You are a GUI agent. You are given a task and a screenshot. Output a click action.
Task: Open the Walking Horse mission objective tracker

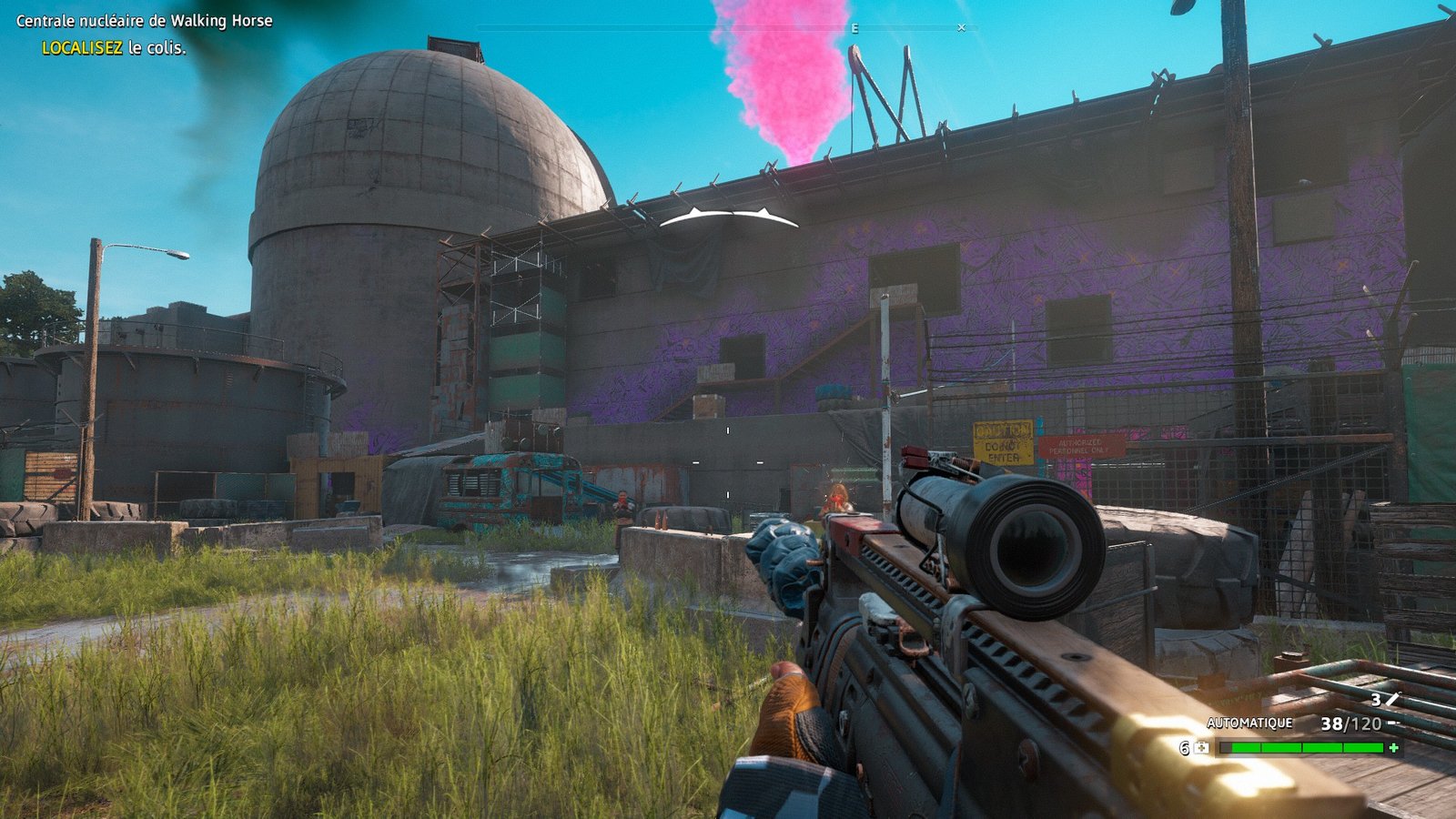pyautogui.click(x=144, y=21)
